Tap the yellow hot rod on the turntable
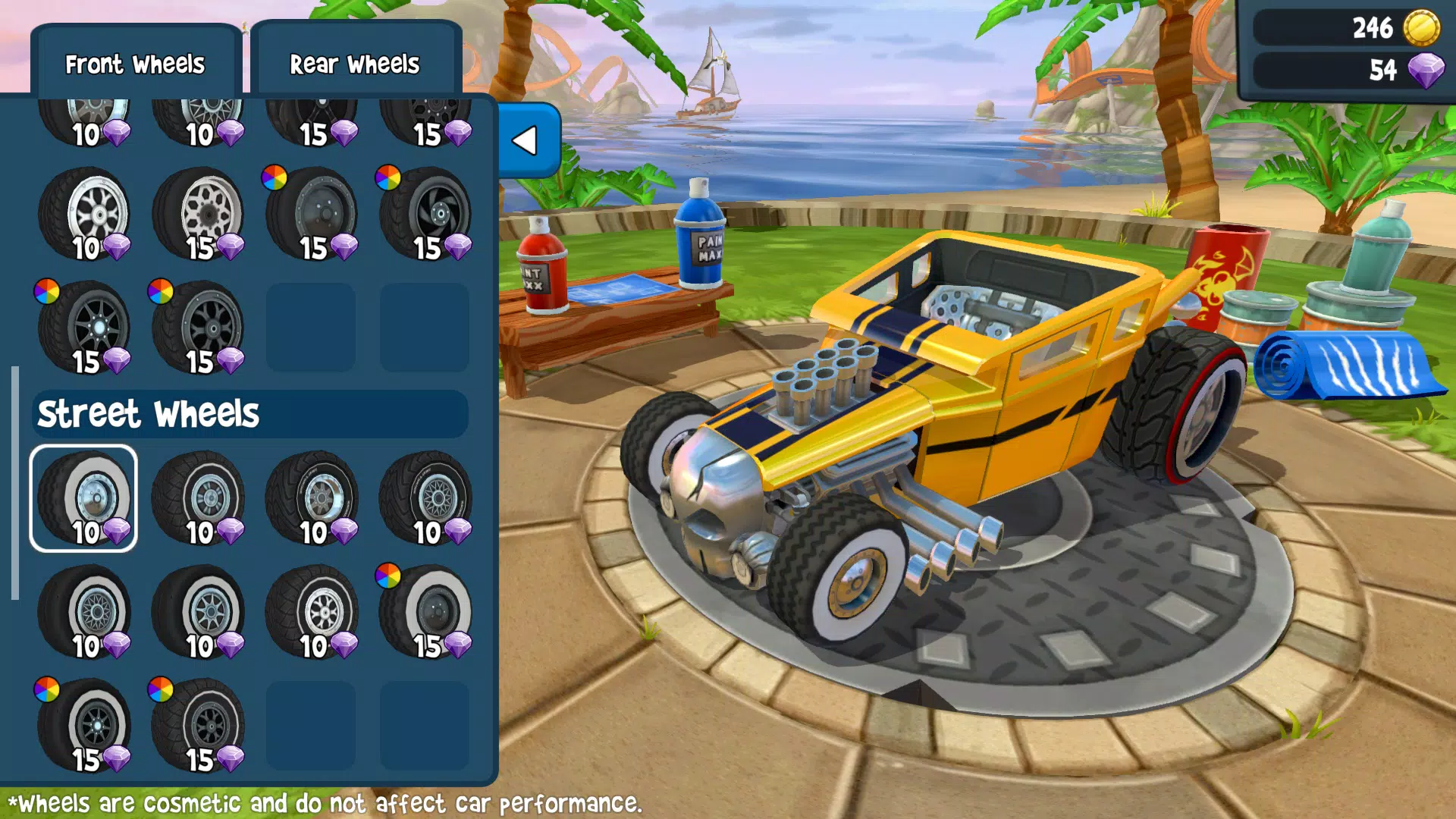Image resolution: width=1456 pixels, height=819 pixels. coord(948,394)
